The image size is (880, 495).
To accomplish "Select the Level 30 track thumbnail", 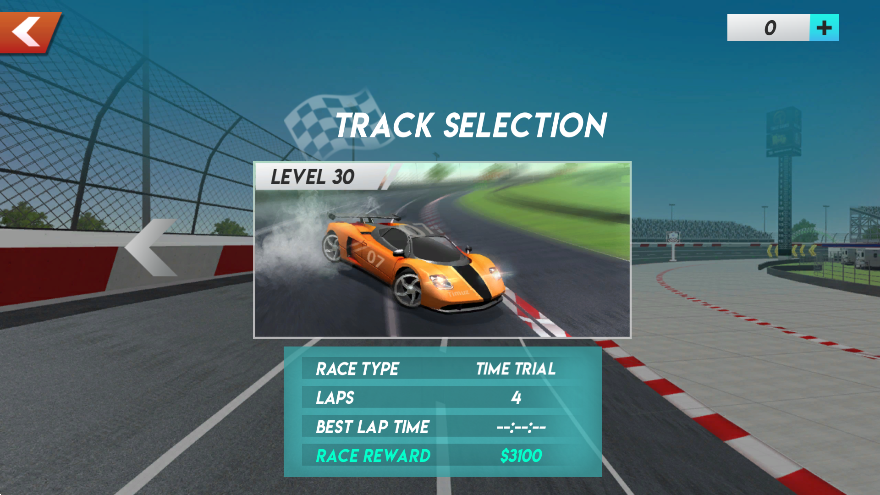I will (442, 250).
